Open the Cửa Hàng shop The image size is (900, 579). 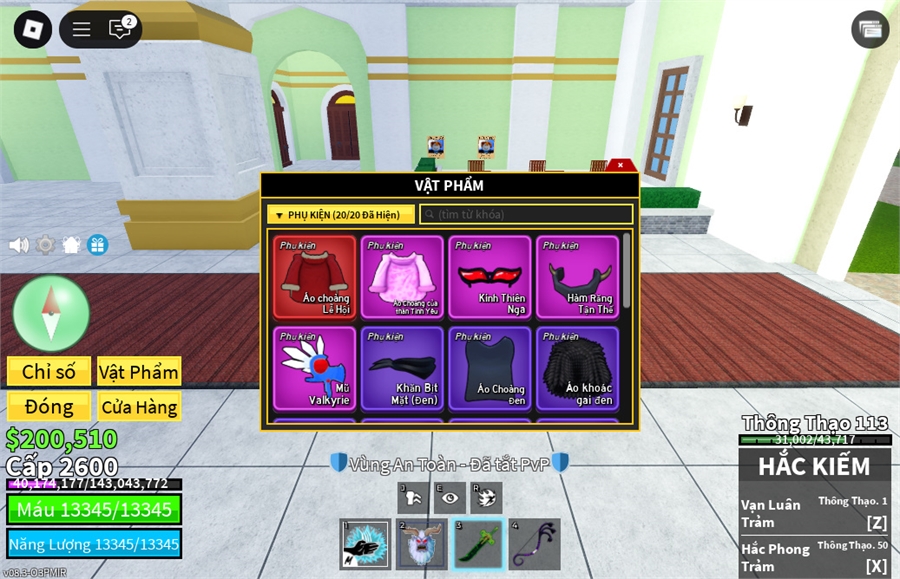(x=139, y=407)
